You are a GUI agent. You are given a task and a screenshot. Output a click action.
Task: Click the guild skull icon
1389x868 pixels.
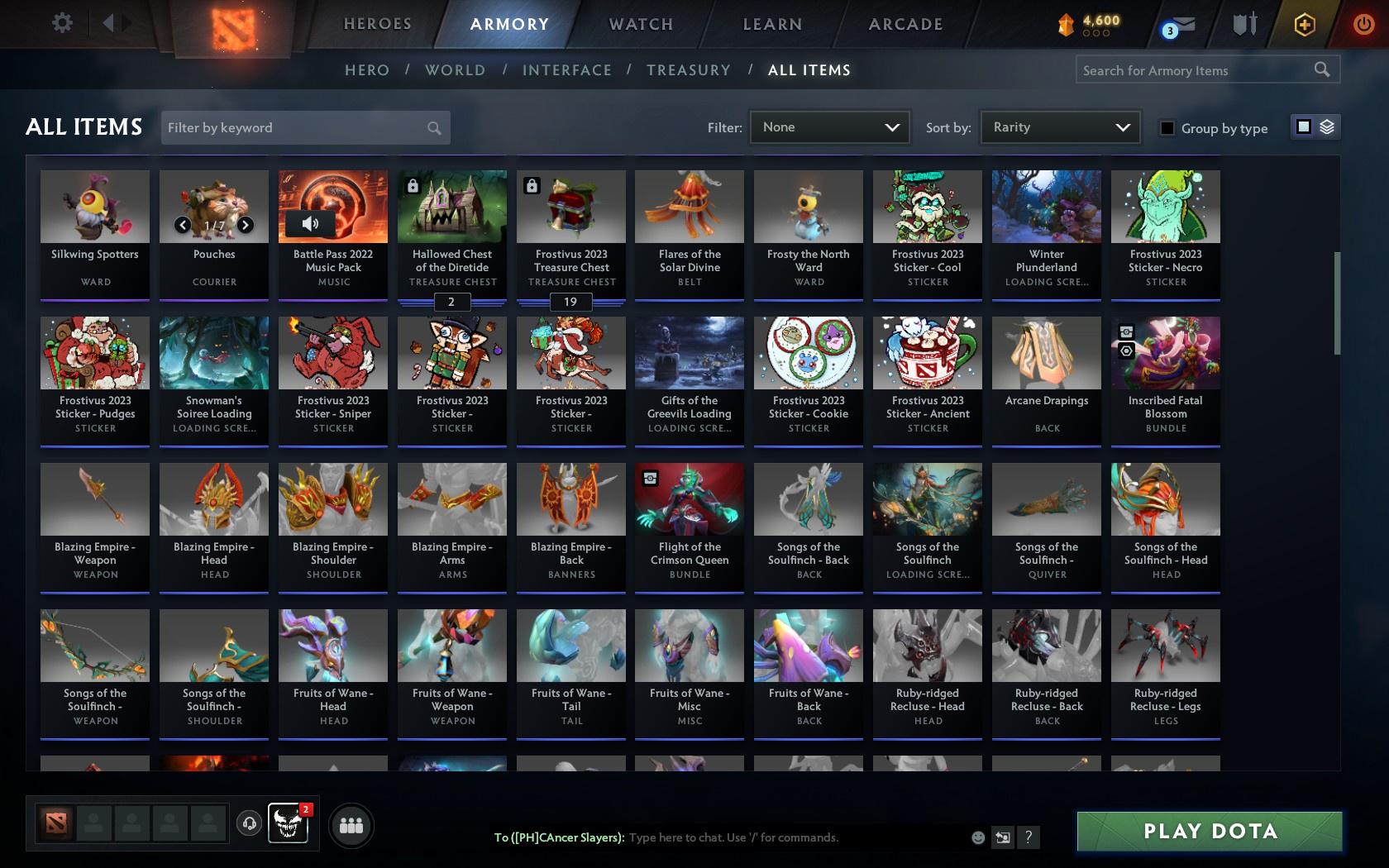coord(289,824)
